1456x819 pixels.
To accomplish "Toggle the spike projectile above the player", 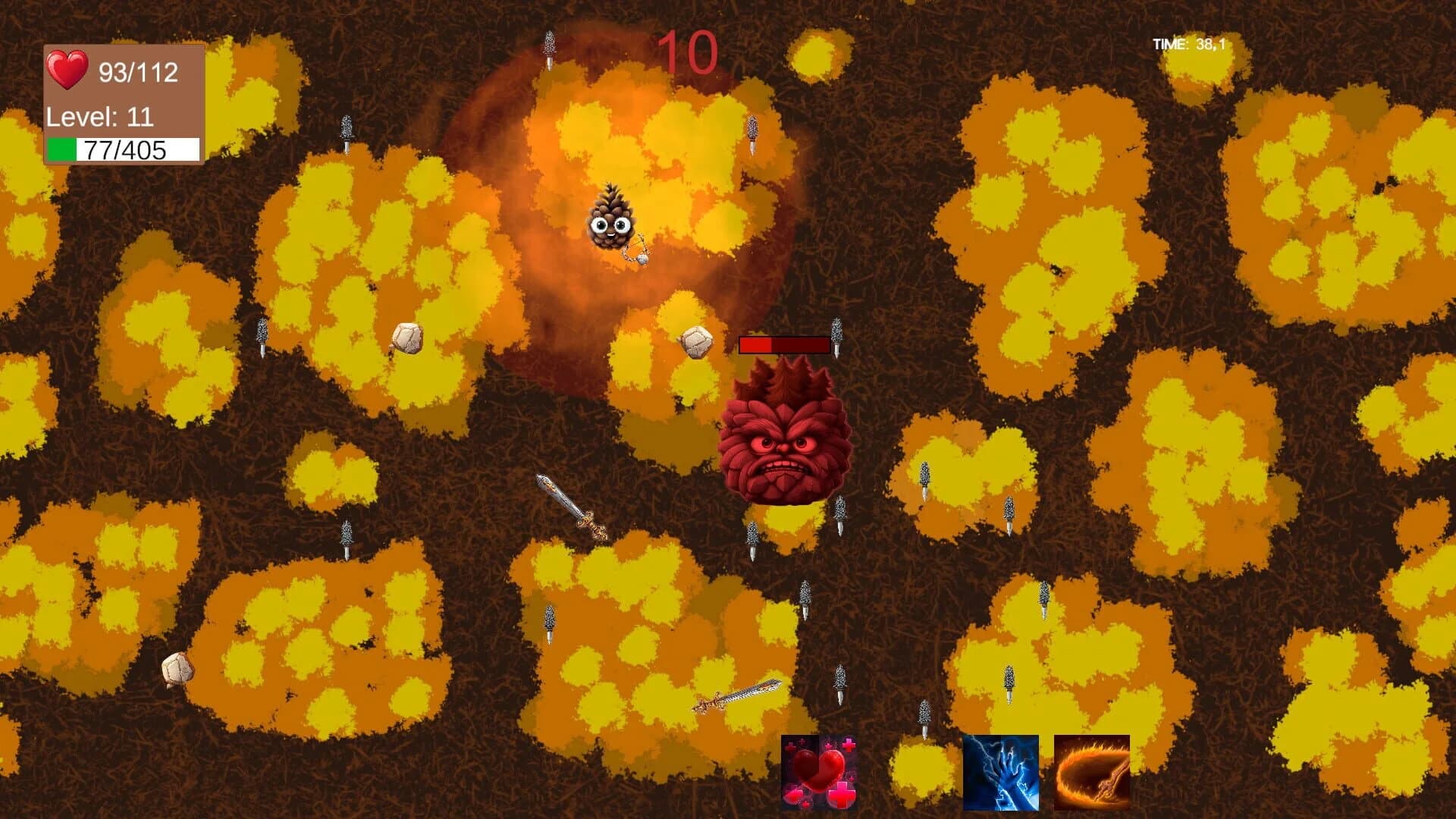I will pyautogui.click(x=551, y=44).
